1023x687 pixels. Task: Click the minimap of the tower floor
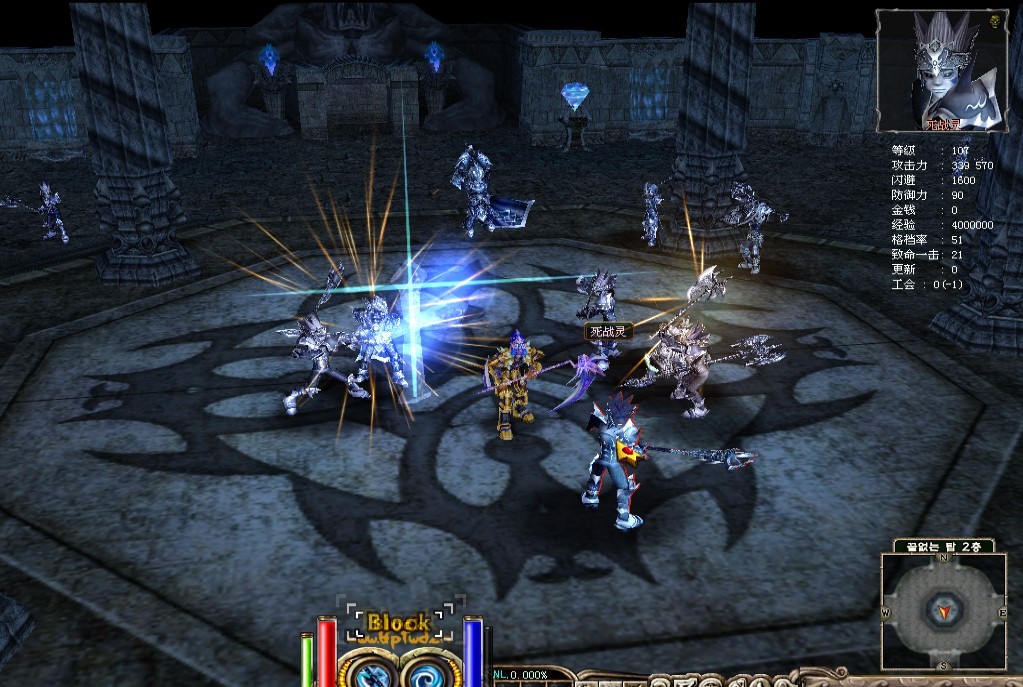944,611
